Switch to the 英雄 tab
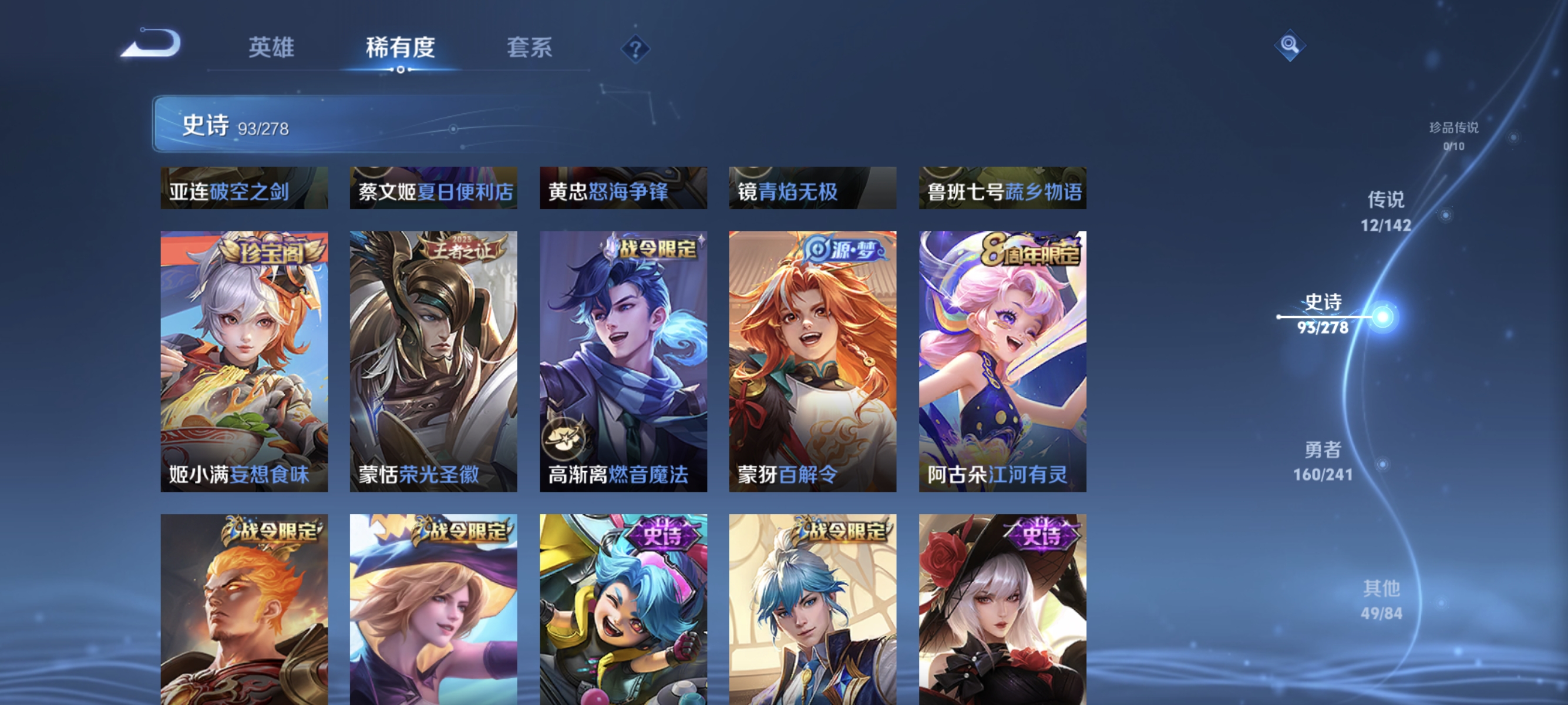This screenshot has width=1568, height=705. pos(272,49)
